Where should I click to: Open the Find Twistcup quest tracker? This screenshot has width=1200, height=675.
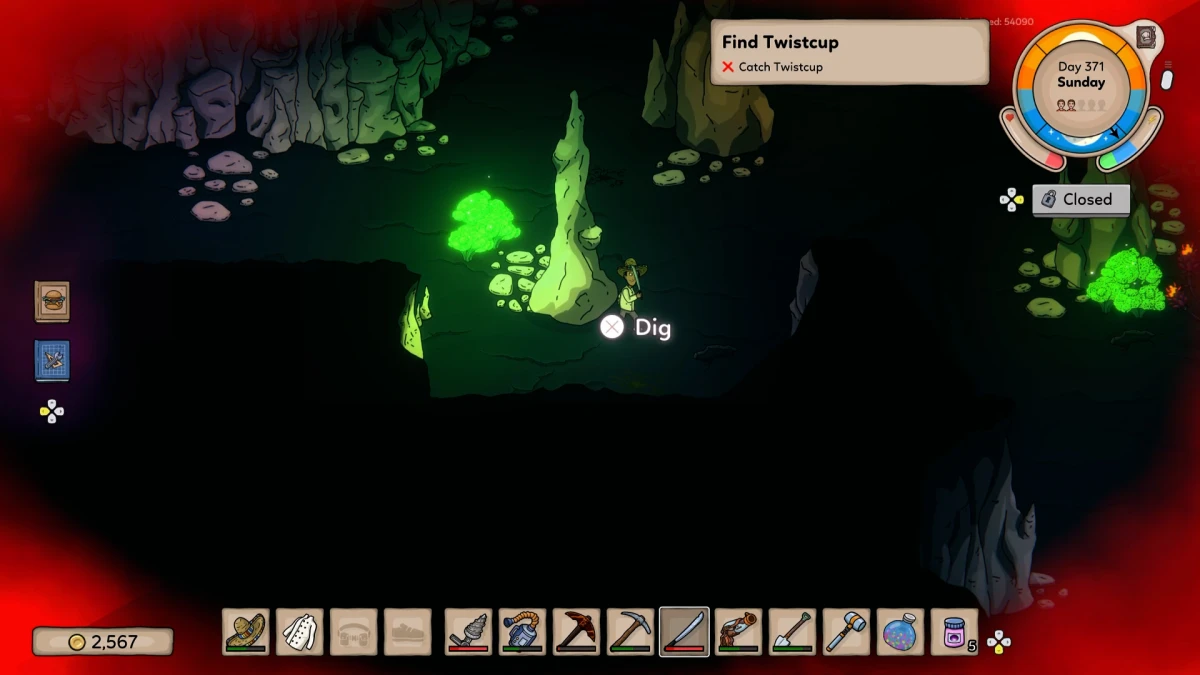[x=849, y=52]
